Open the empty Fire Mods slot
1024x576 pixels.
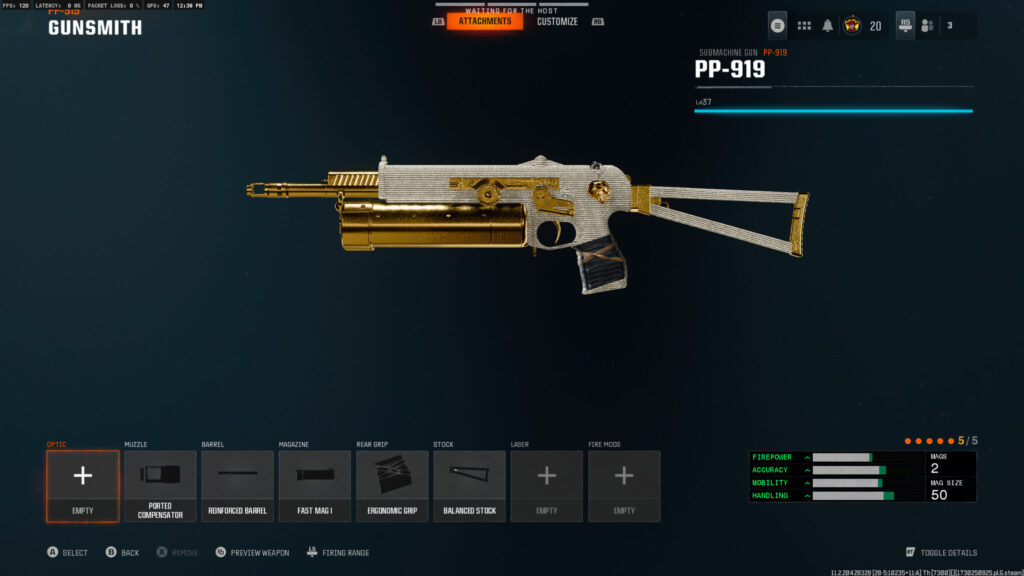point(624,486)
